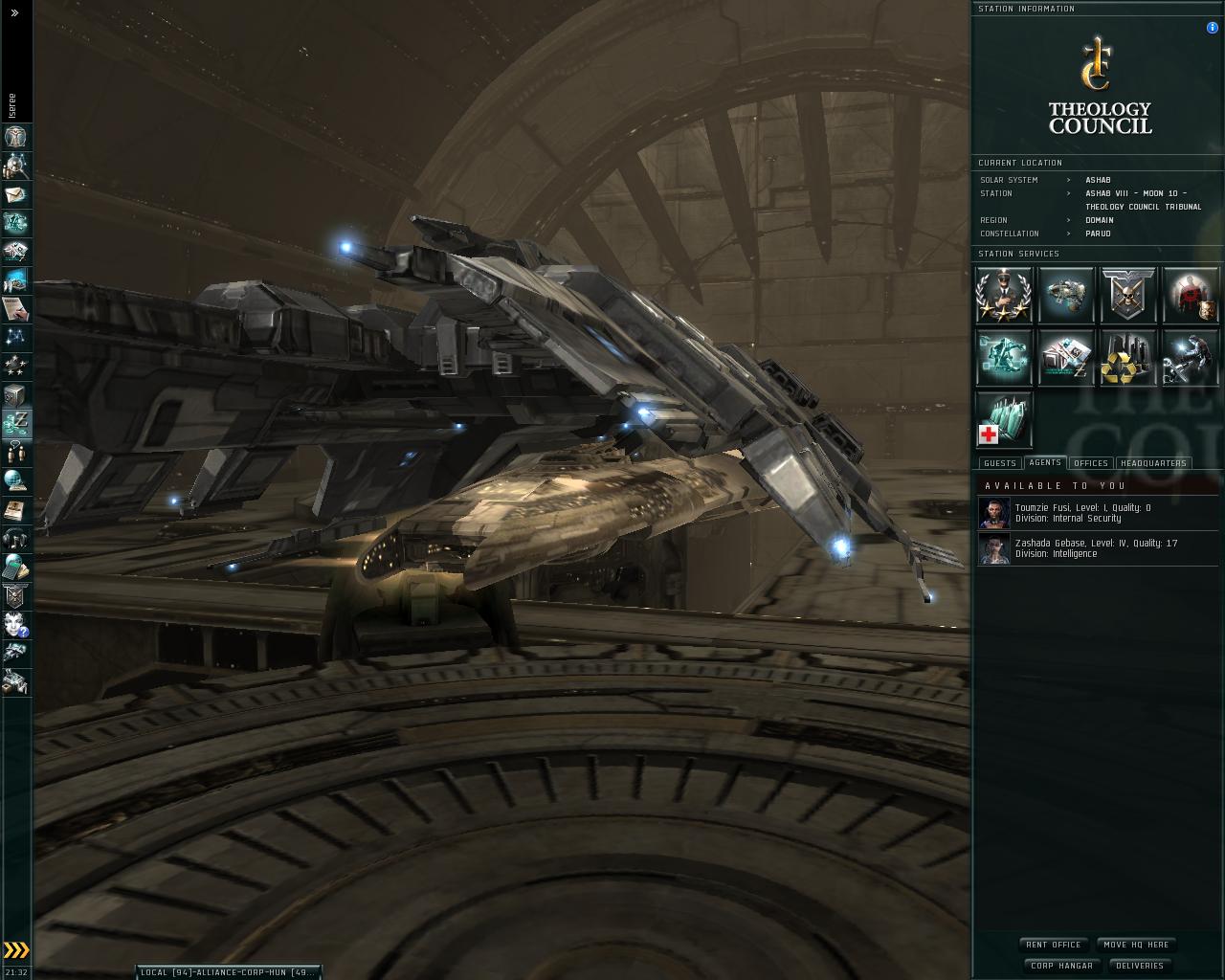Open the Deliveries window
This screenshot has height=980, width=1225.
[x=1140, y=966]
